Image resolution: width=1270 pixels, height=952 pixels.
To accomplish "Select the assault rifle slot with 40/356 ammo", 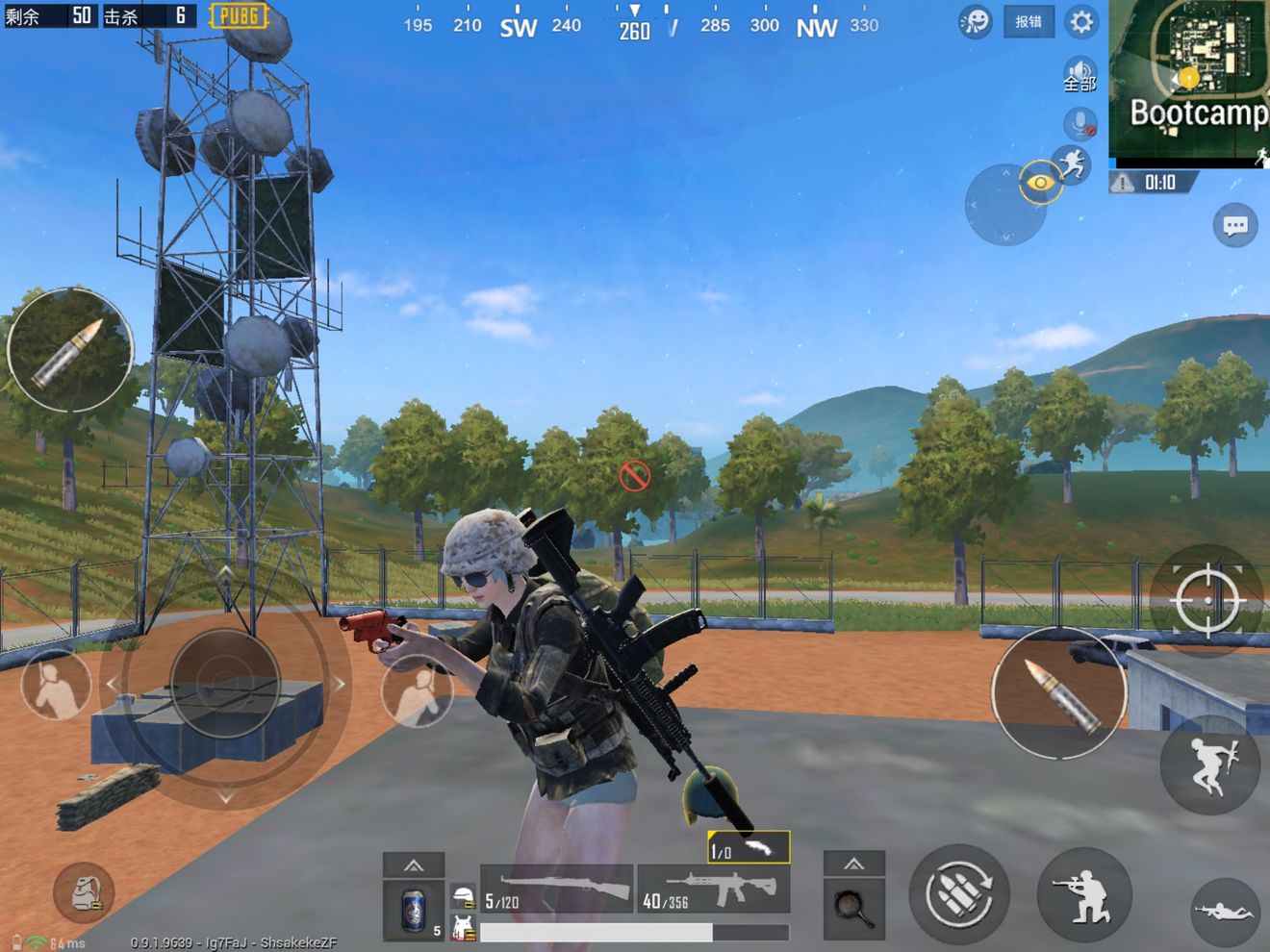I will pyautogui.click(x=714, y=889).
